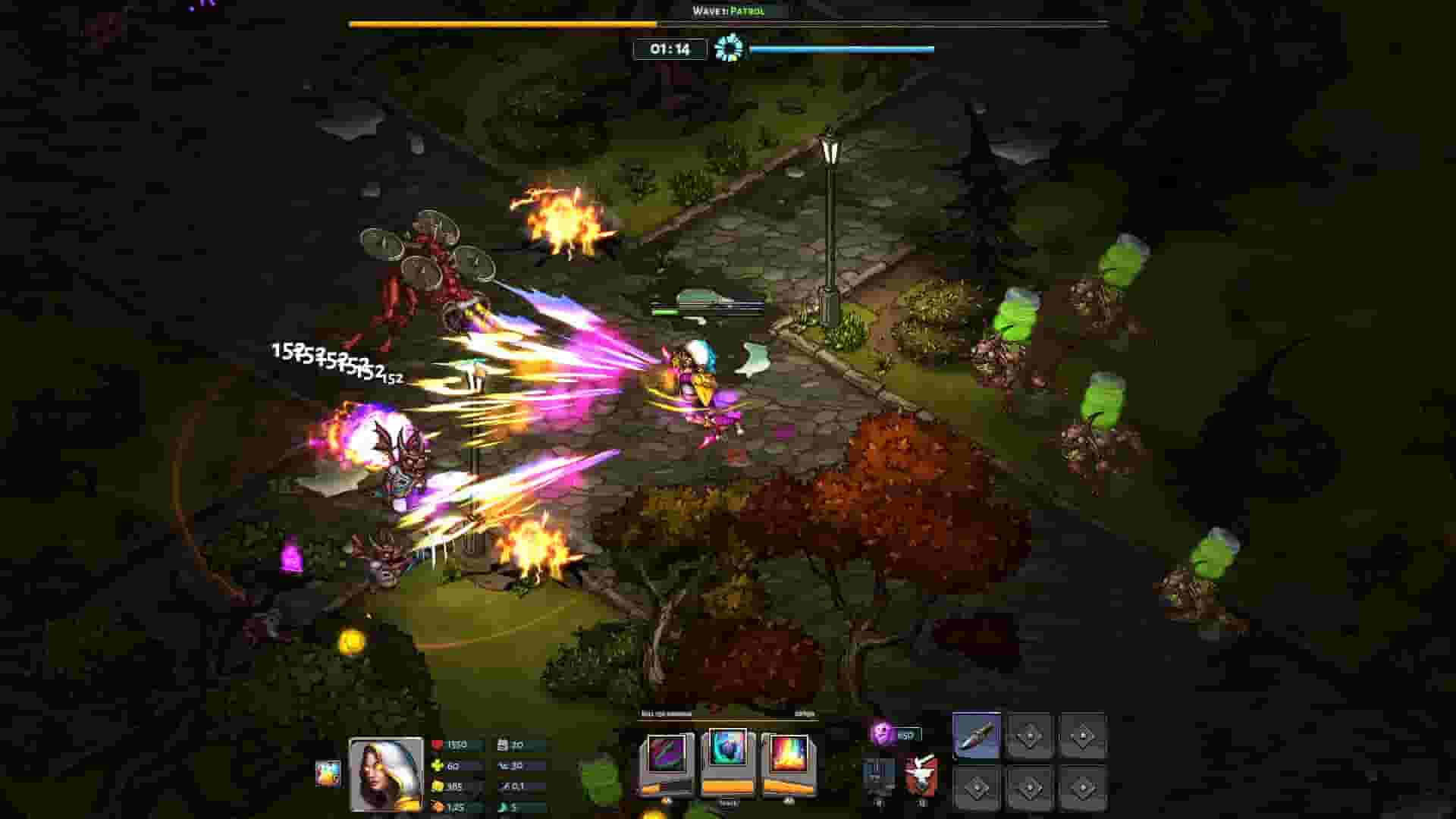Click the armor stat icon beside 20

click(x=504, y=745)
